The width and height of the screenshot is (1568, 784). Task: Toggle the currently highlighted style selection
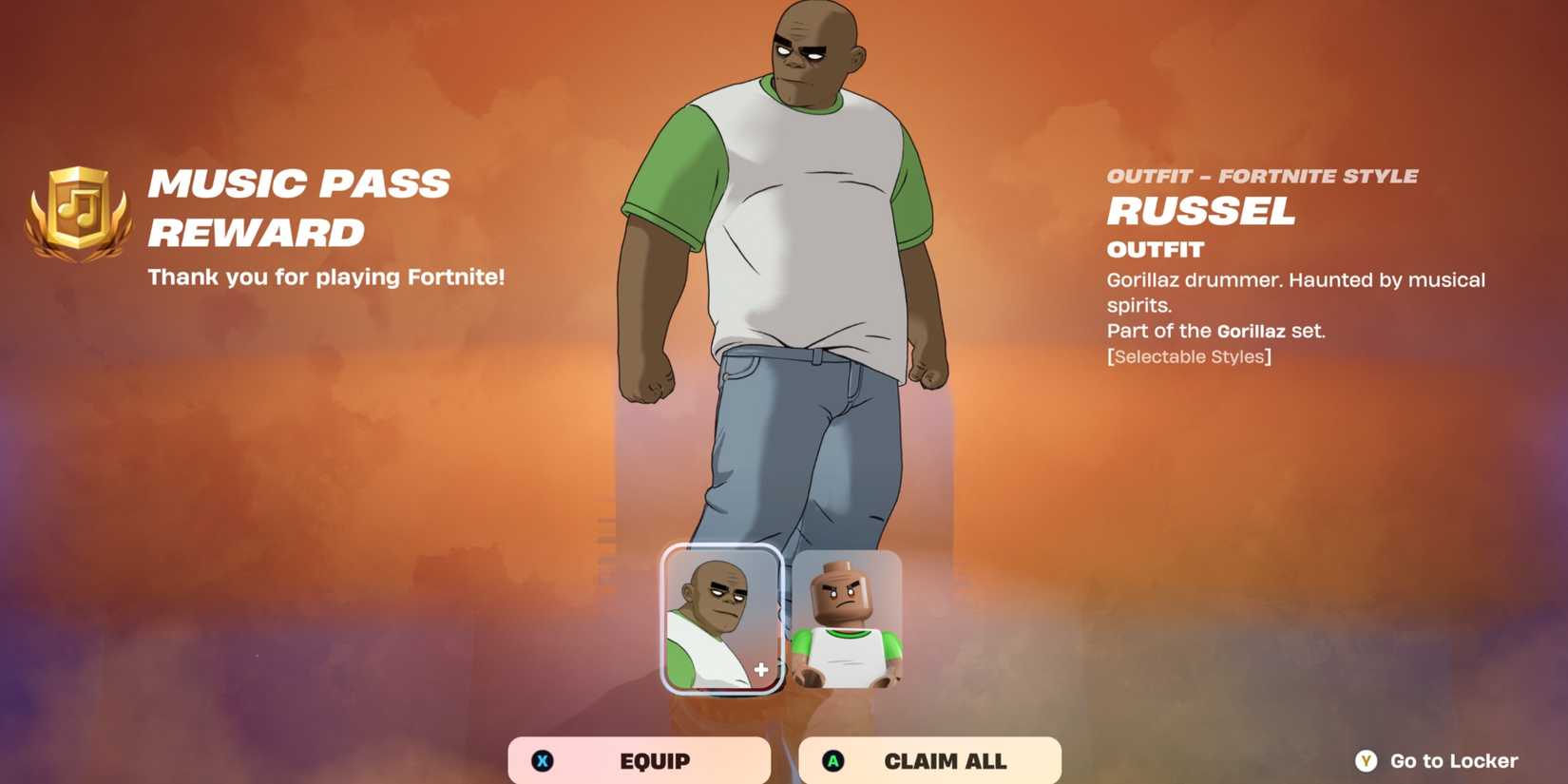(x=722, y=618)
